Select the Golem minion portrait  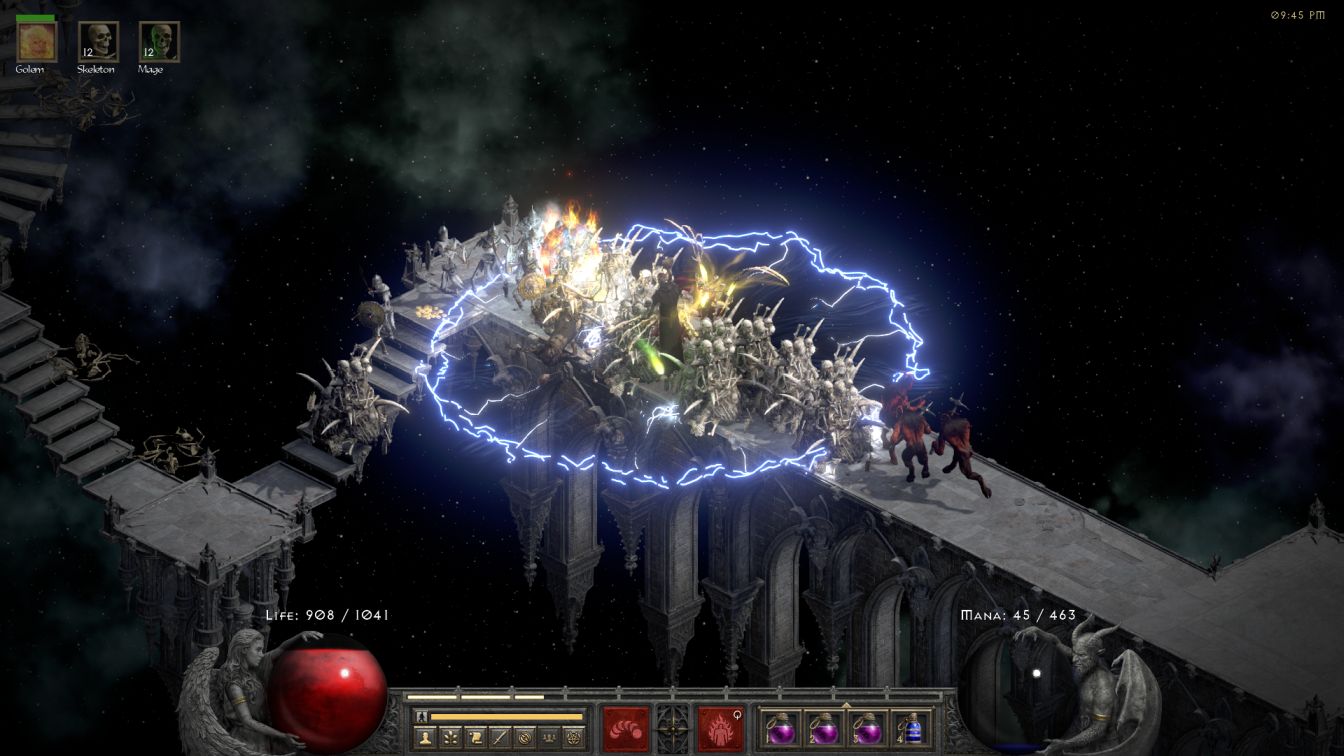(37, 41)
